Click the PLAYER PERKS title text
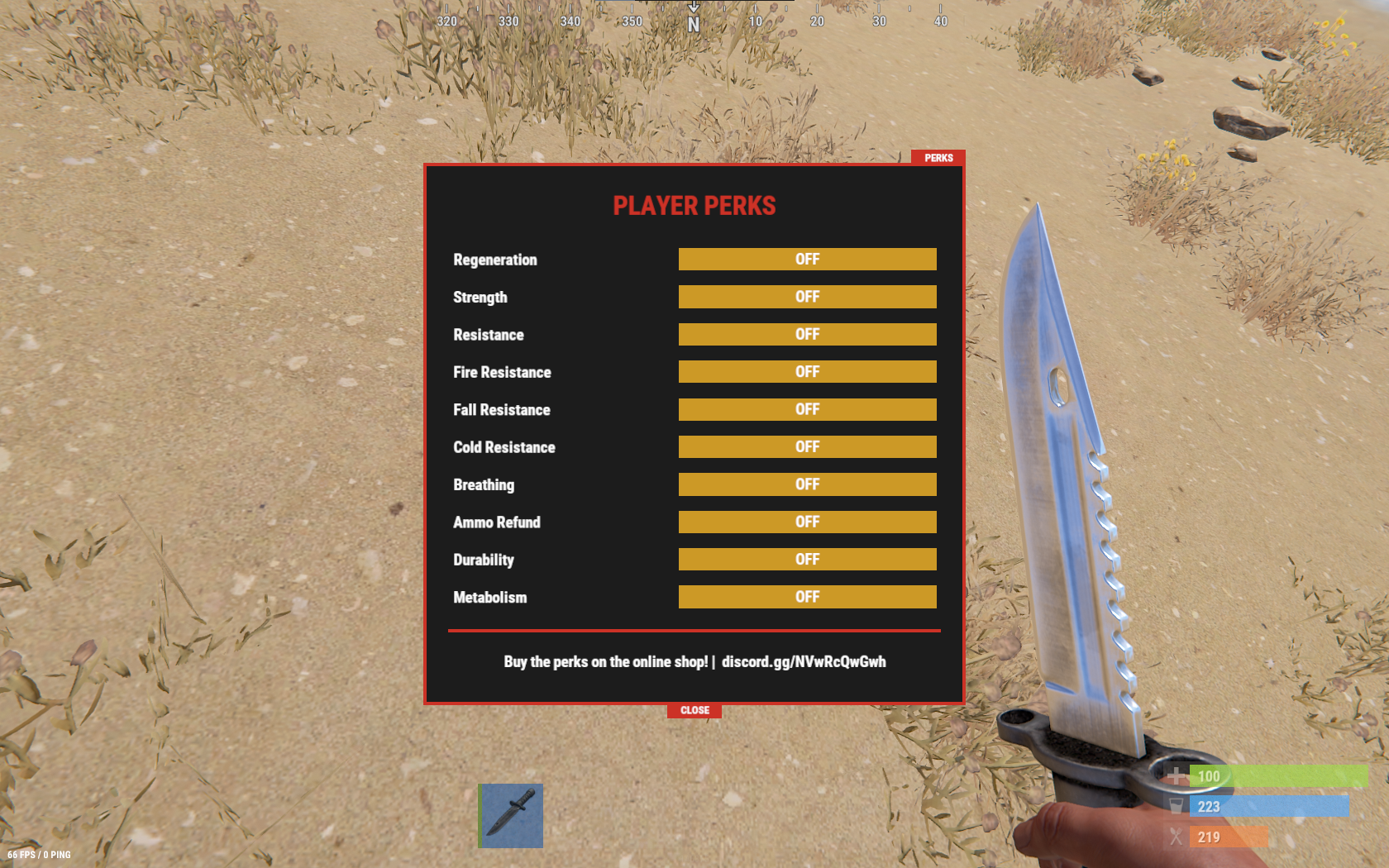 [x=694, y=206]
